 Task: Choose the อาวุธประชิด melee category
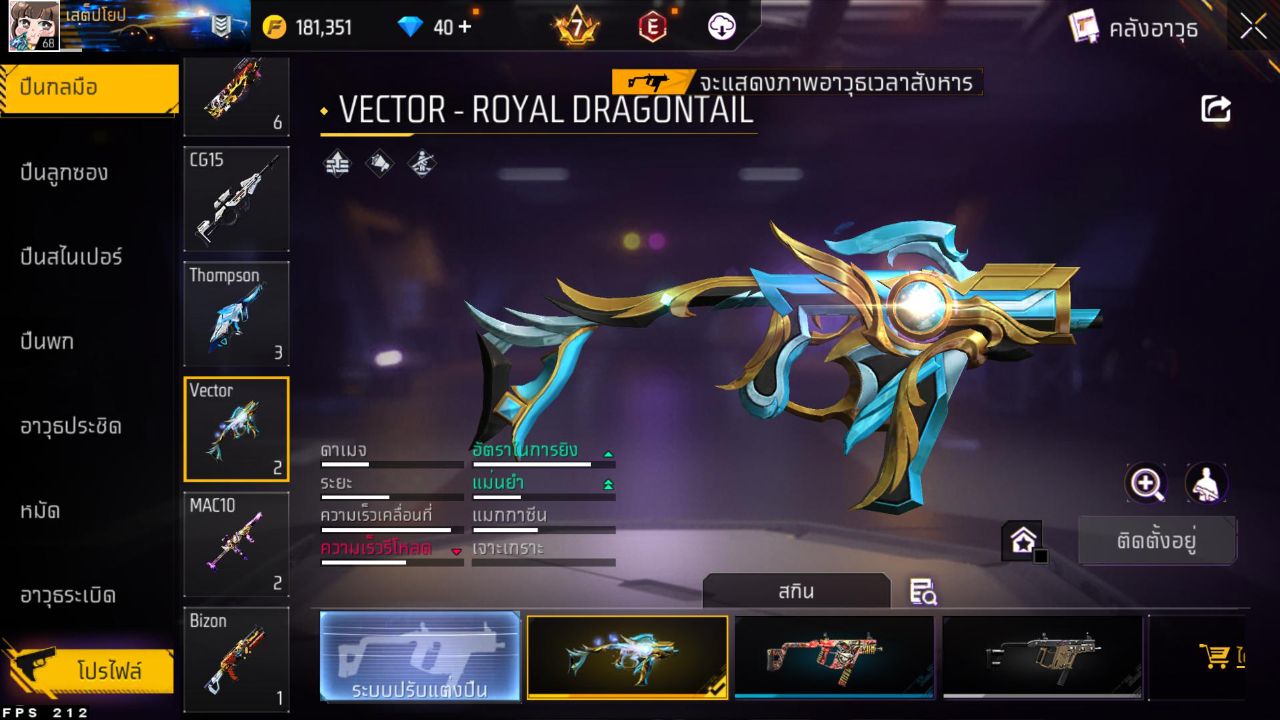pyautogui.click(x=71, y=427)
